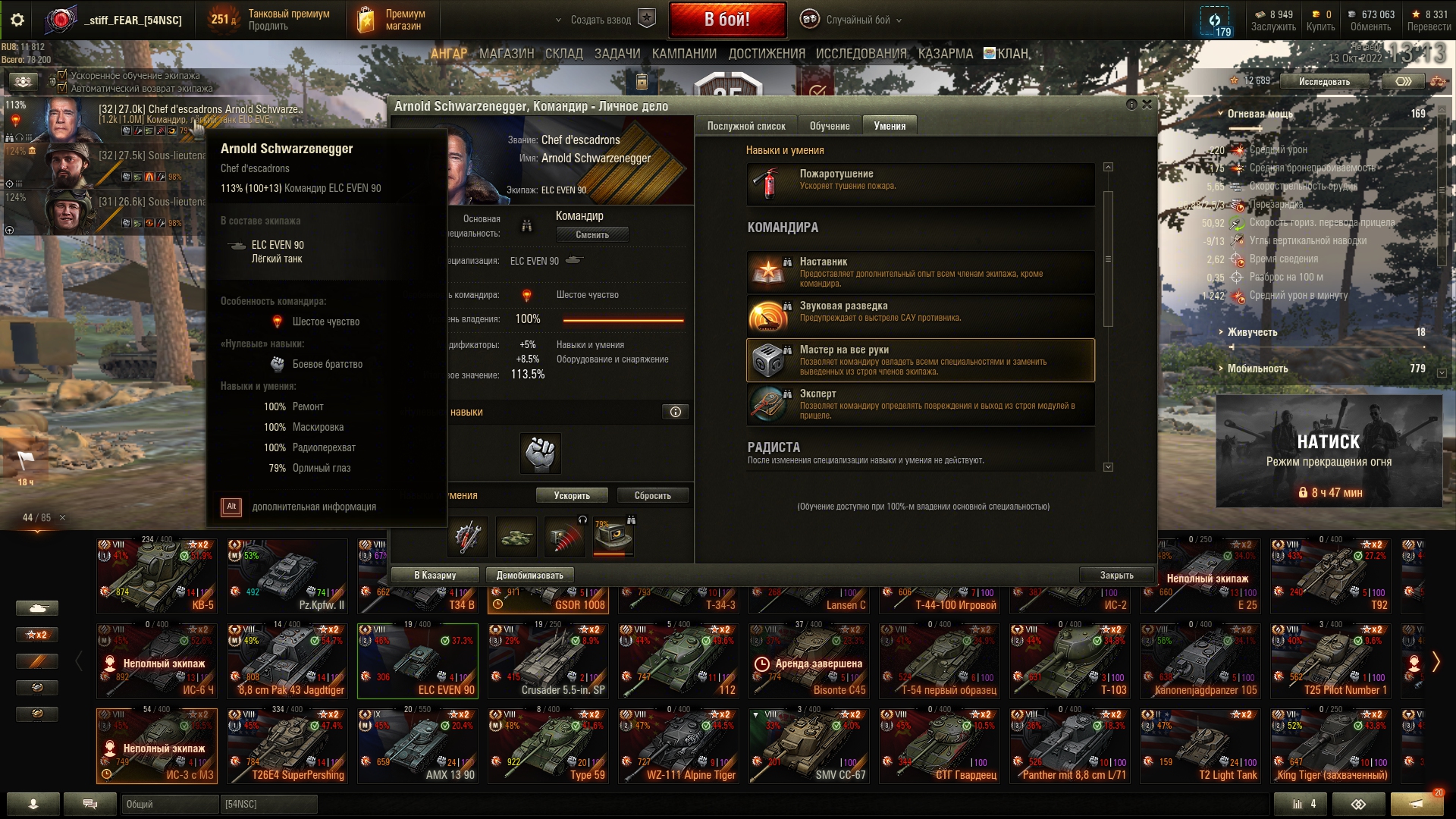
Task: Open the КАЗАРМА menu
Action: click(945, 54)
